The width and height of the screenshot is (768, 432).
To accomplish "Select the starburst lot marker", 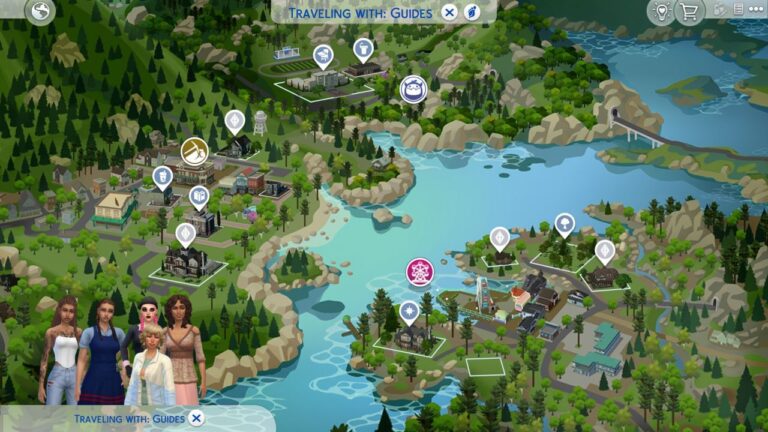I will point(409,312).
